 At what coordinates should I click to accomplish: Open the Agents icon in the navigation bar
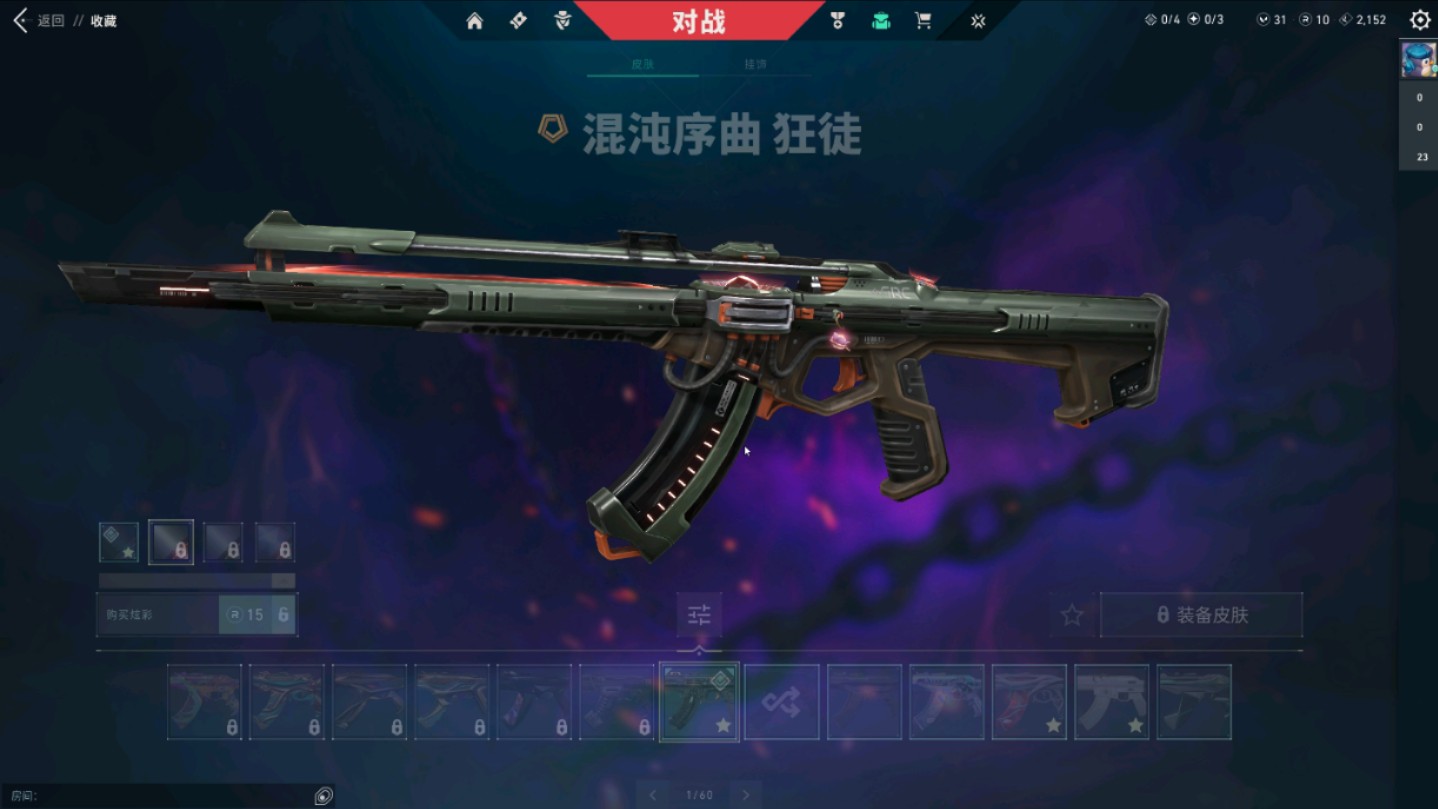click(562, 19)
